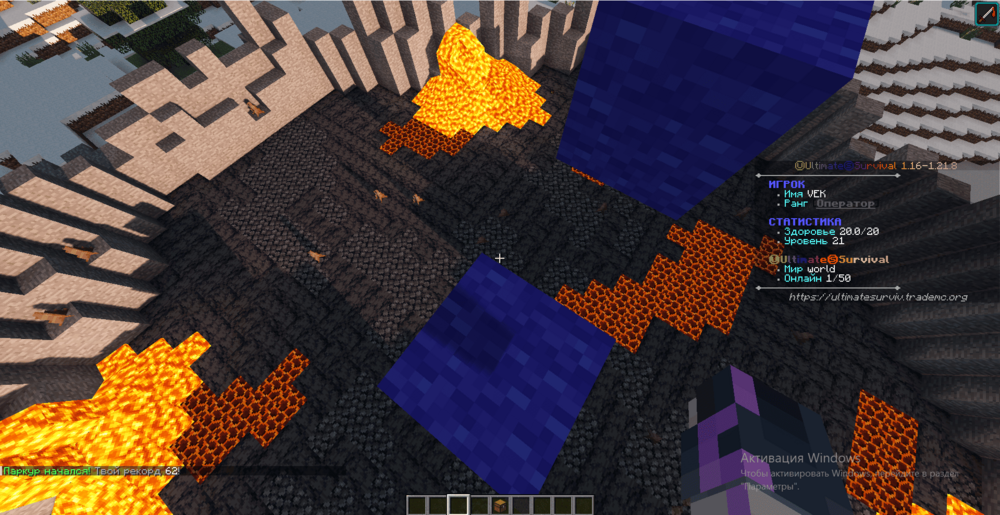Viewport: 1000px width, 515px height.
Task: Select the chest item in the hotbar
Action: pos(500,505)
